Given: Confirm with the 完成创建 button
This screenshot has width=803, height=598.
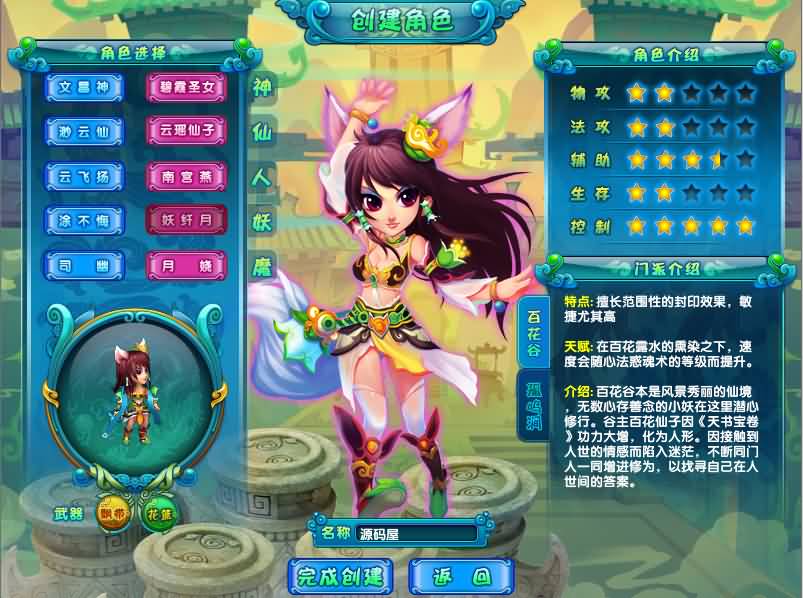Looking at the screenshot, I should coord(341,576).
